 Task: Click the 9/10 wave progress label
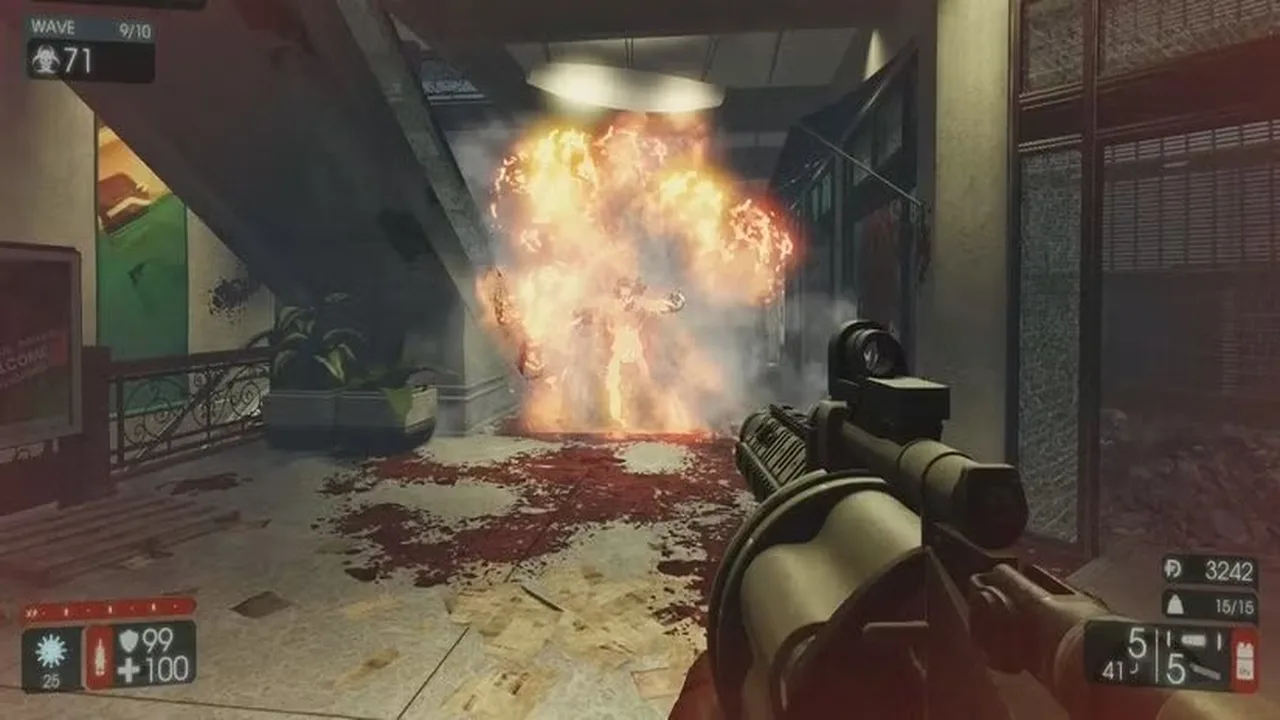coord(136,30)
